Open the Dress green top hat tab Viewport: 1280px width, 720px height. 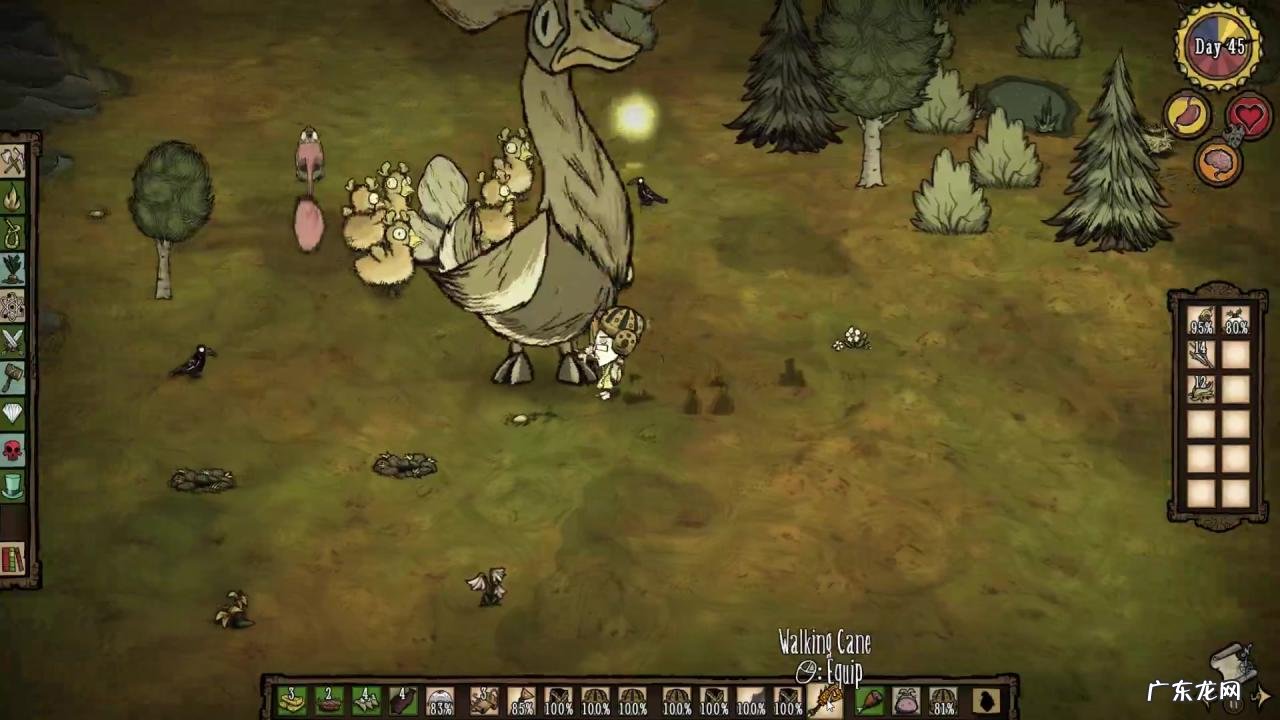[x=13, y=486]
